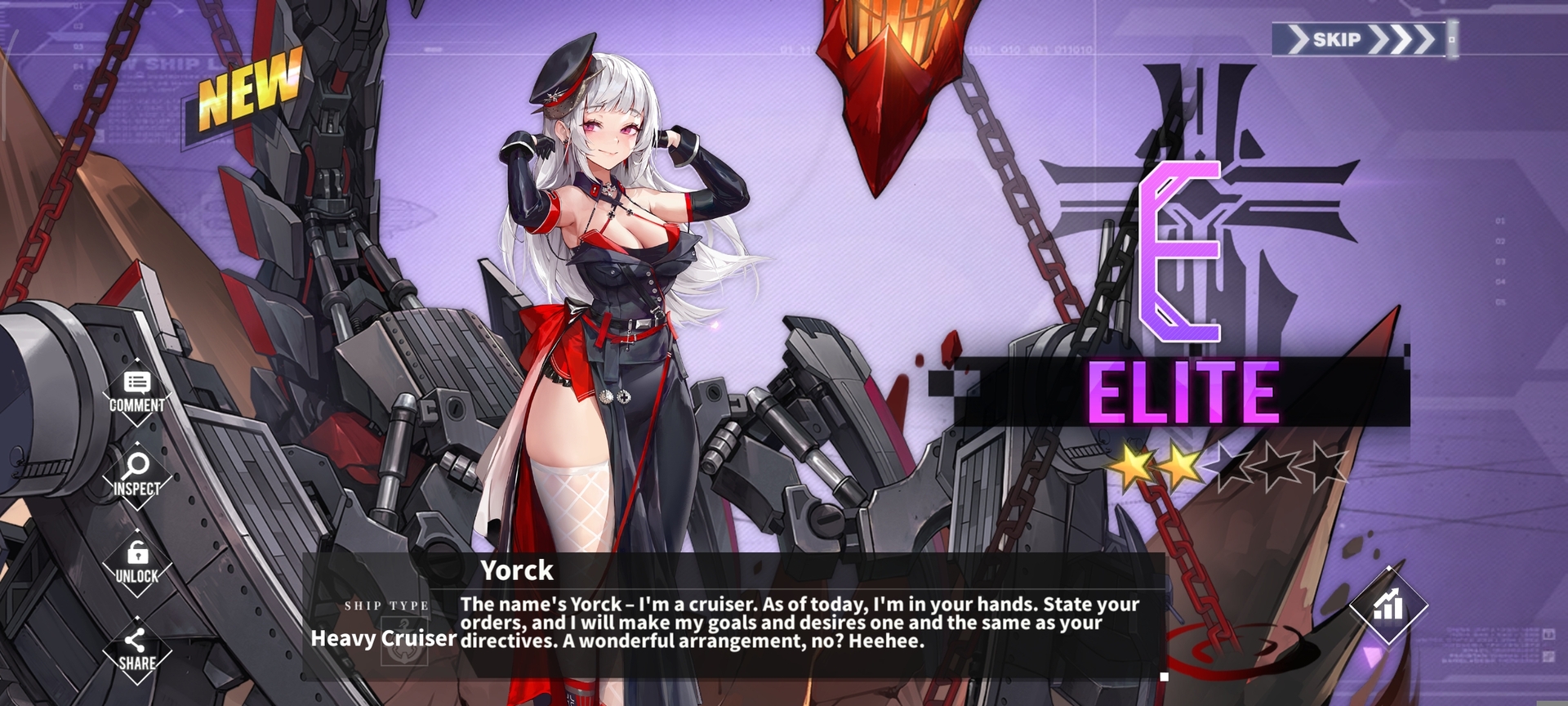Toggle the Unlock padlock button
Screen dimensions: 1568x706
pyautogui.click(x=137, y=563)
